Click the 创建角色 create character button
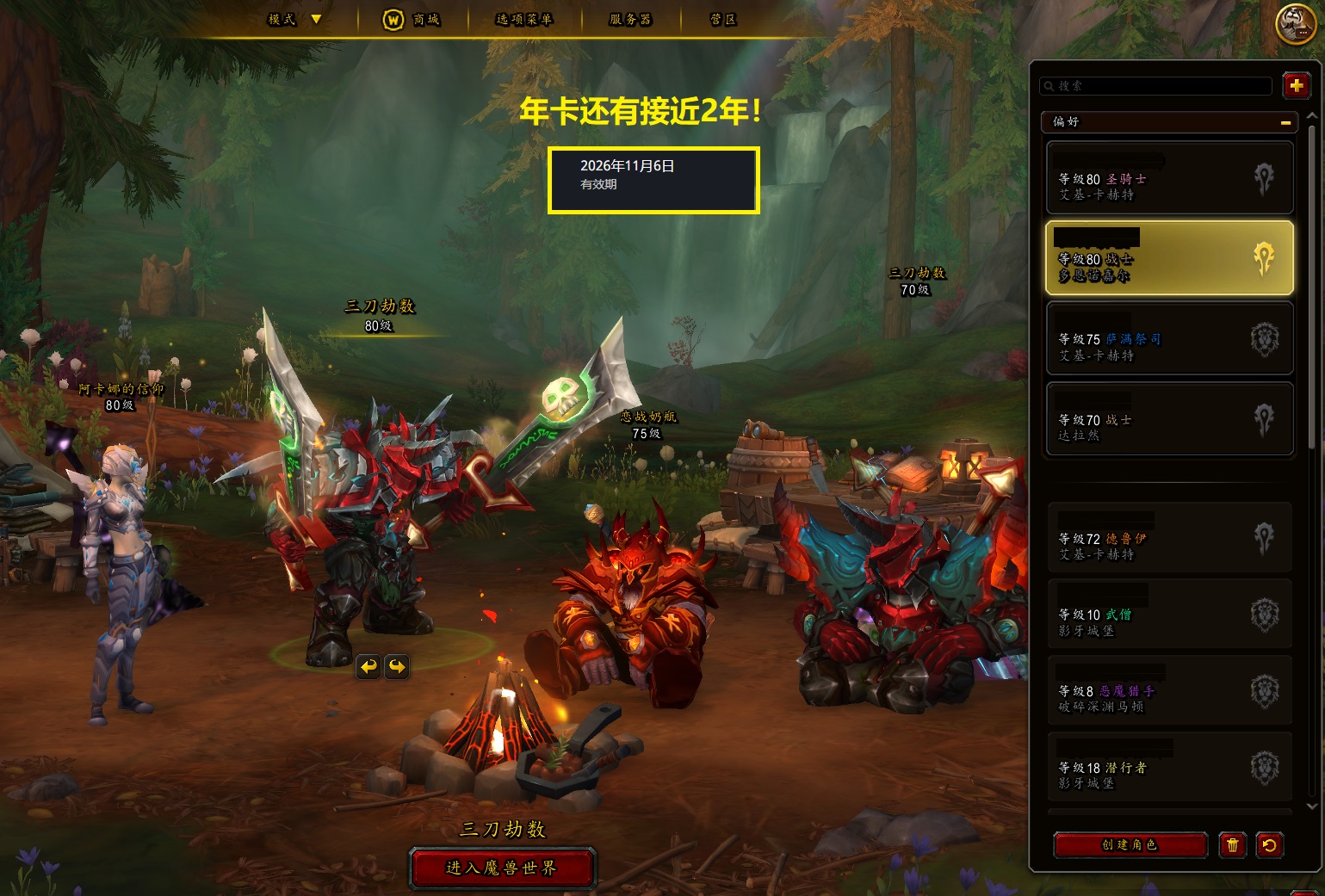 click(1130, 845)
